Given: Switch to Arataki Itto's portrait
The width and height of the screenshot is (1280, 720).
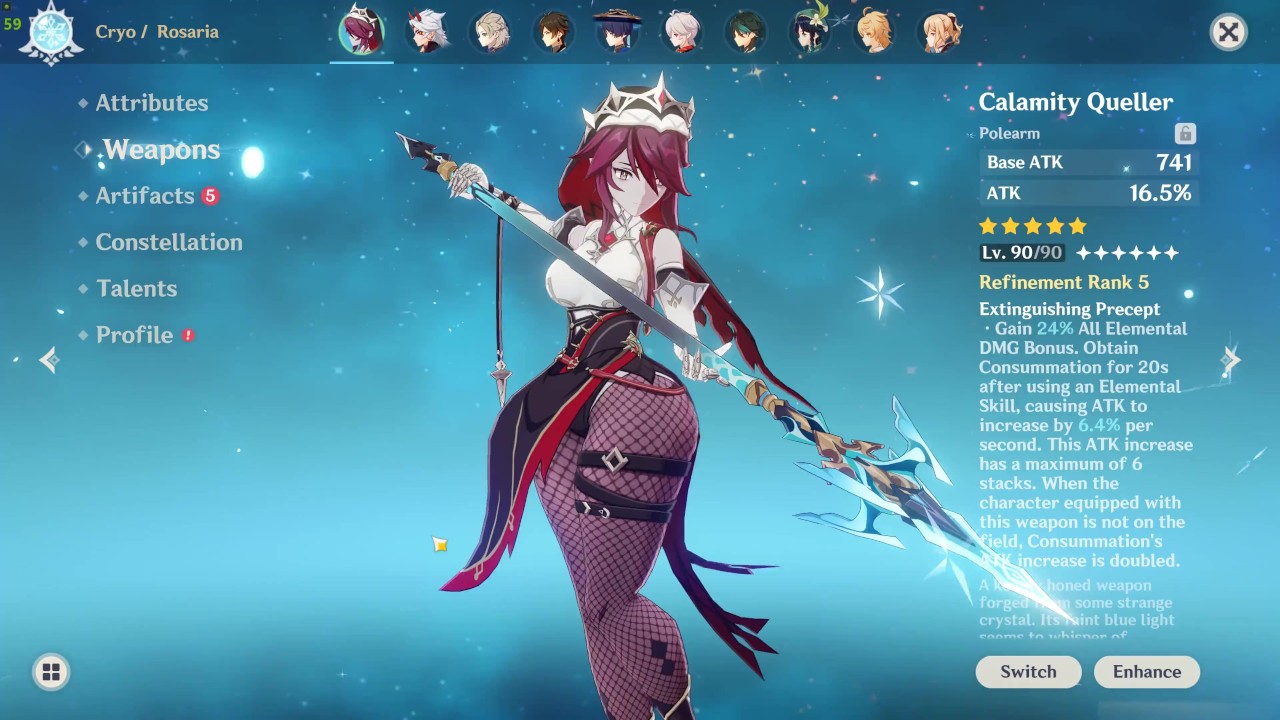Looking at the screenshot, I should pos(427,31).
